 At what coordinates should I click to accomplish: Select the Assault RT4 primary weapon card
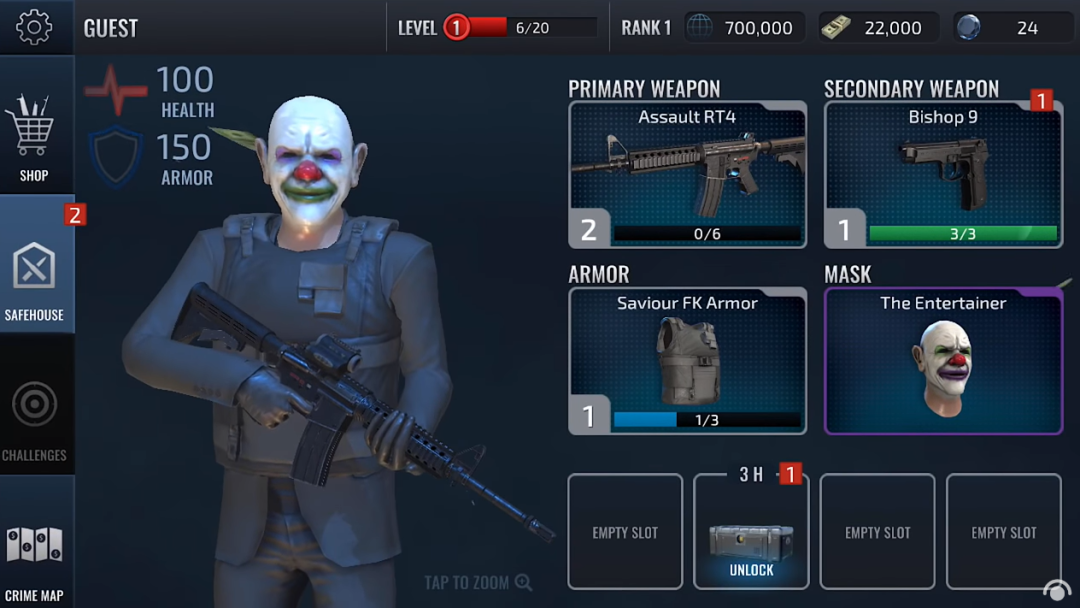click(687, 174)
